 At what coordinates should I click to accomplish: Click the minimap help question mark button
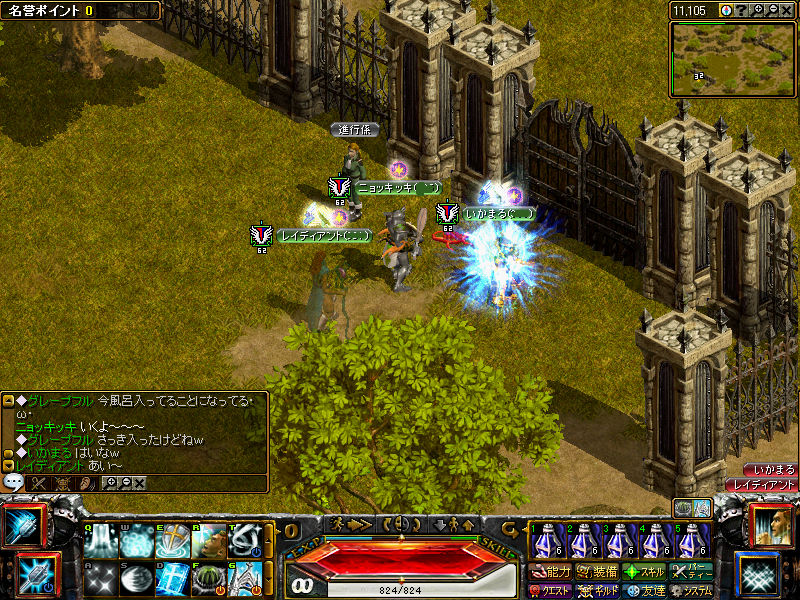[740, 9]
